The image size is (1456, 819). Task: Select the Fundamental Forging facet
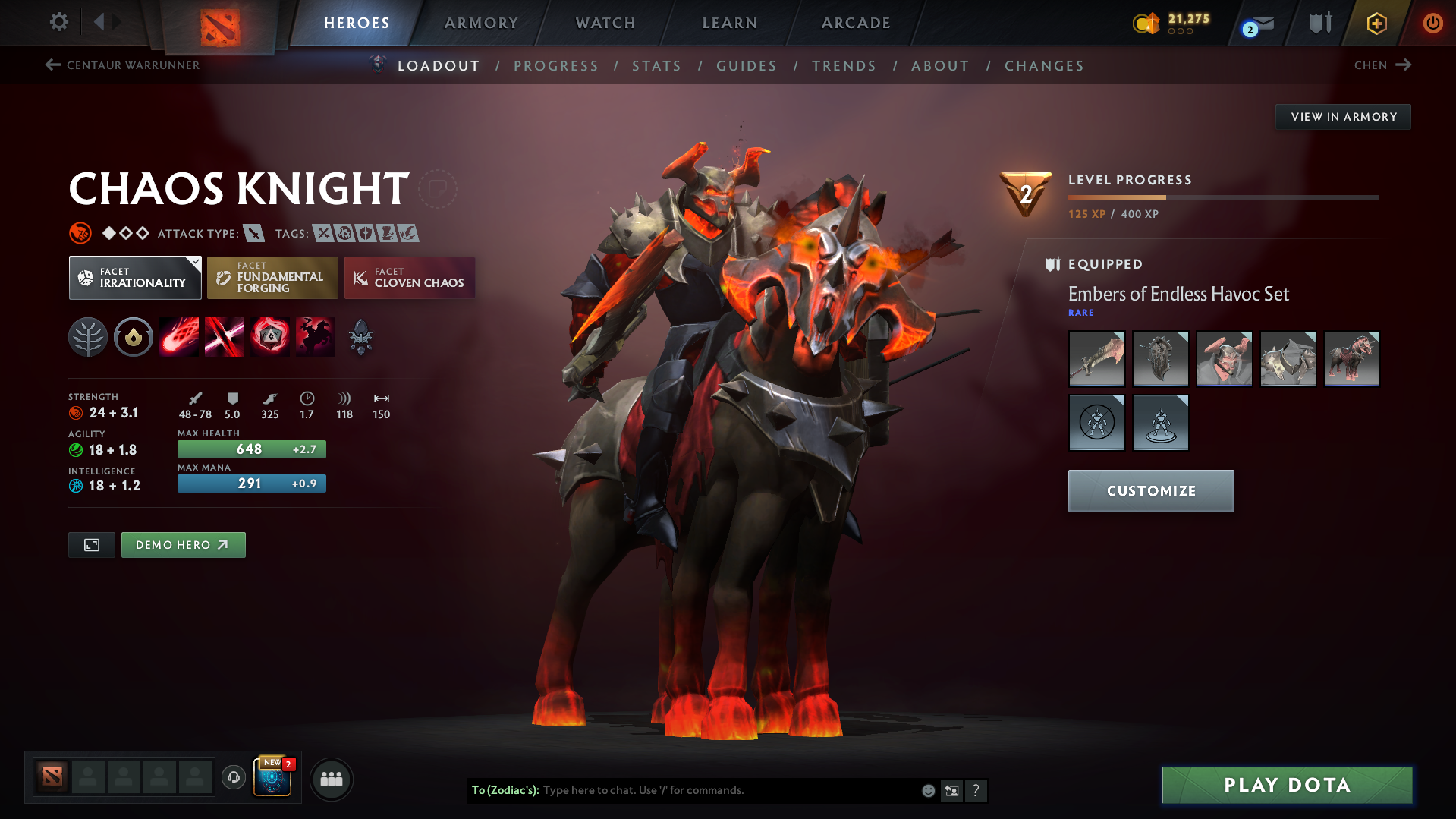(272, 278)
